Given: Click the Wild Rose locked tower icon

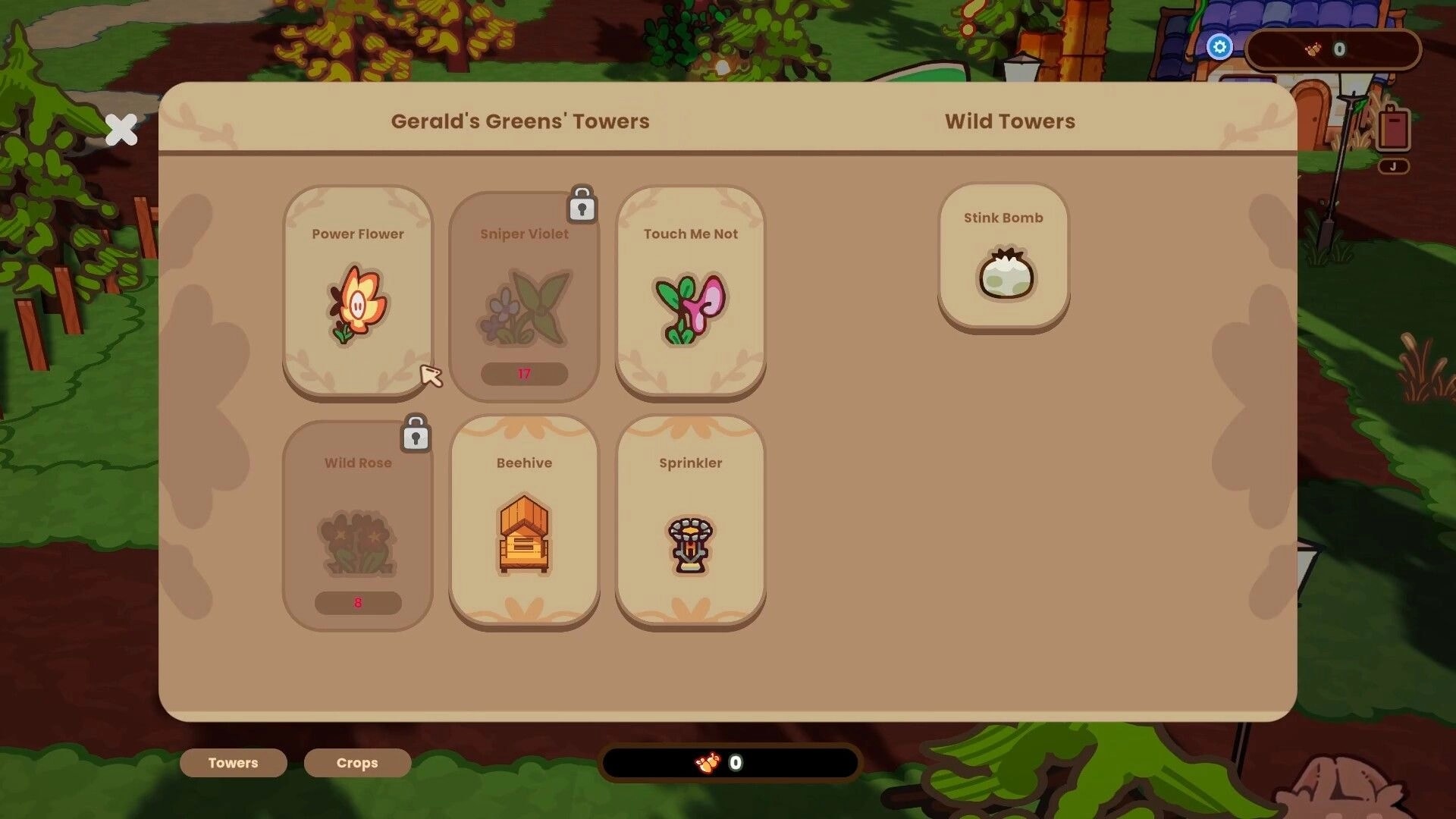Looking at the screenshot, I should tap(357, 542).
